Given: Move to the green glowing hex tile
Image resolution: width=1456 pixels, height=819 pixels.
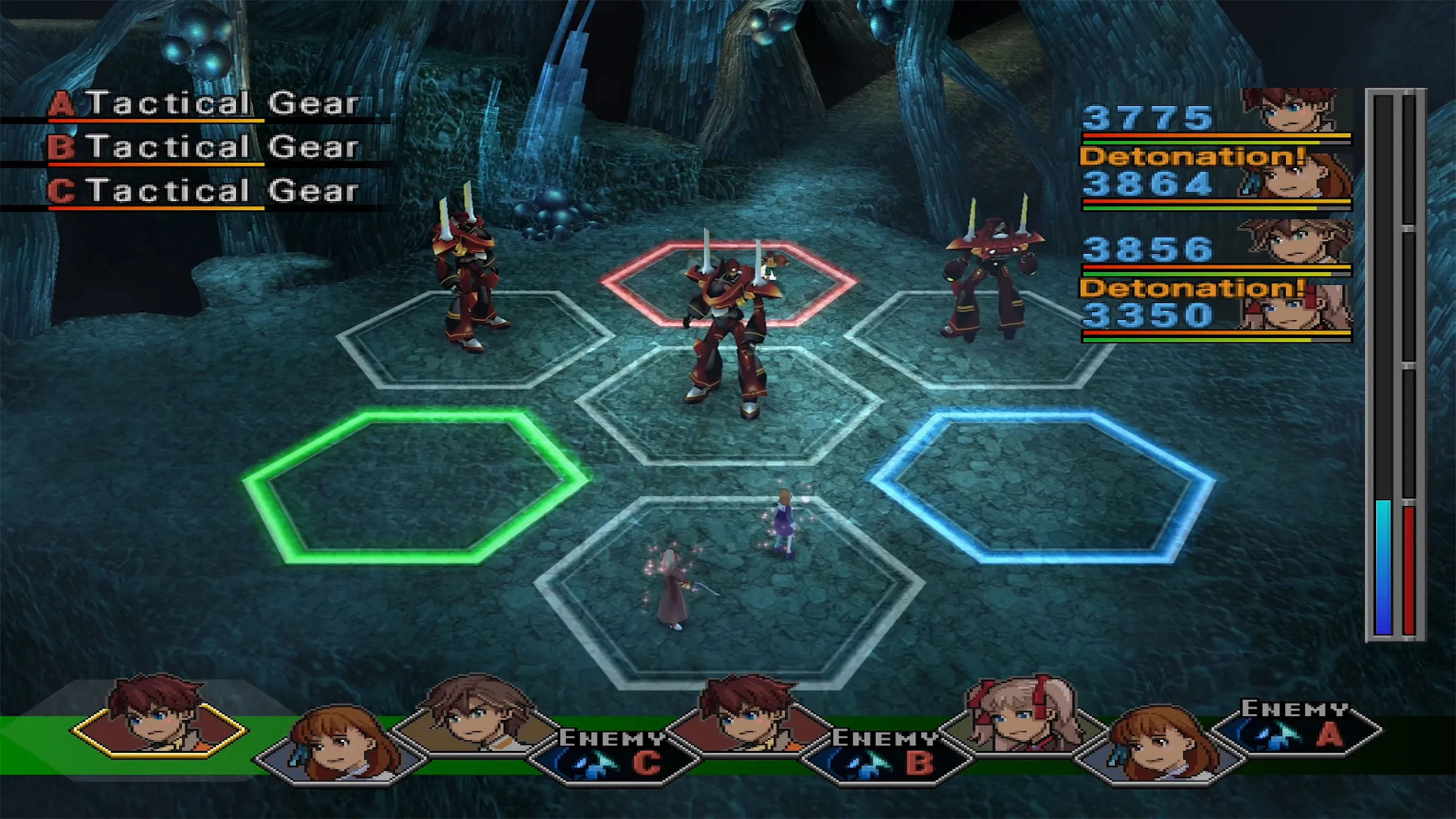Looking at the screenshot, I should pos(416,485).
